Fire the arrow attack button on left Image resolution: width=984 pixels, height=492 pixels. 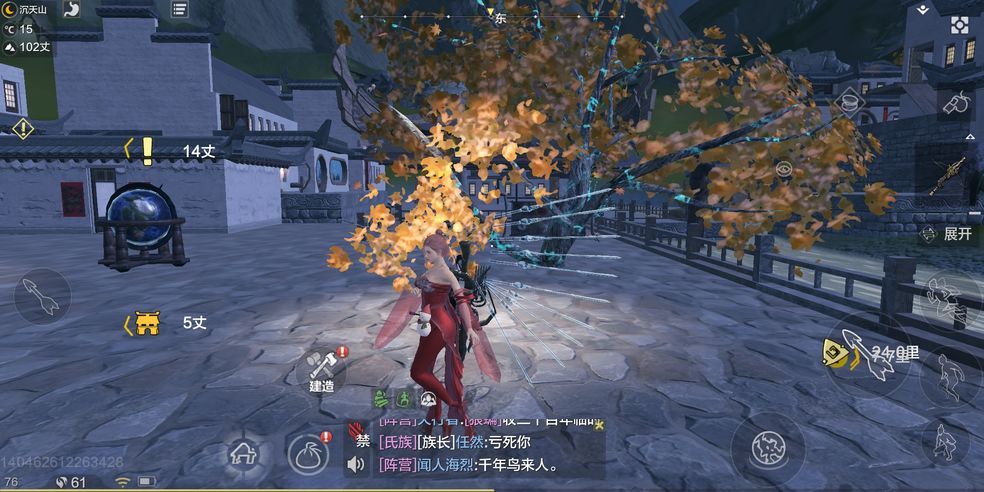coord(40,295)
